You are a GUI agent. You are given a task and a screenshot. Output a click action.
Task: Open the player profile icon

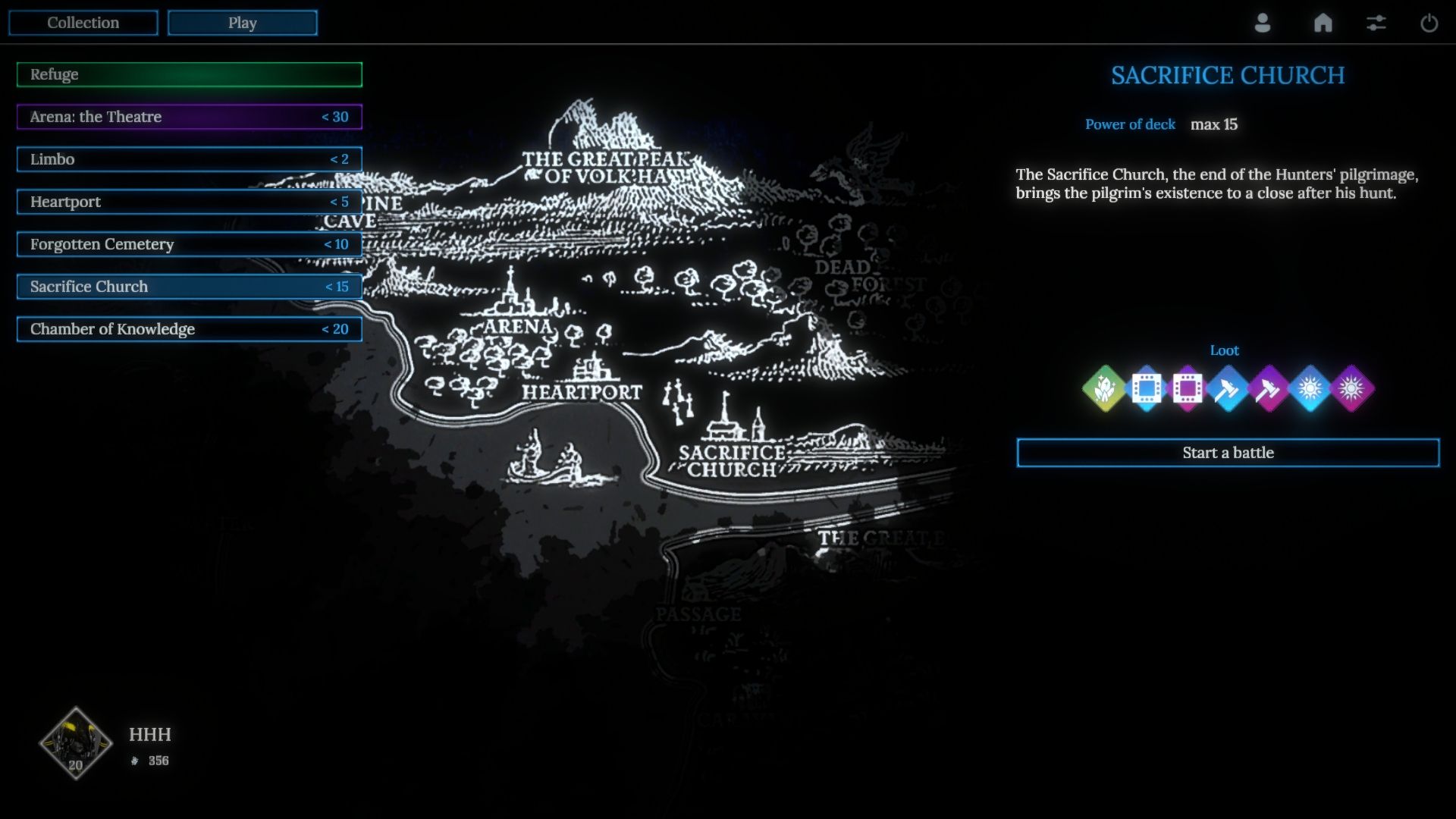point(1263,23)
